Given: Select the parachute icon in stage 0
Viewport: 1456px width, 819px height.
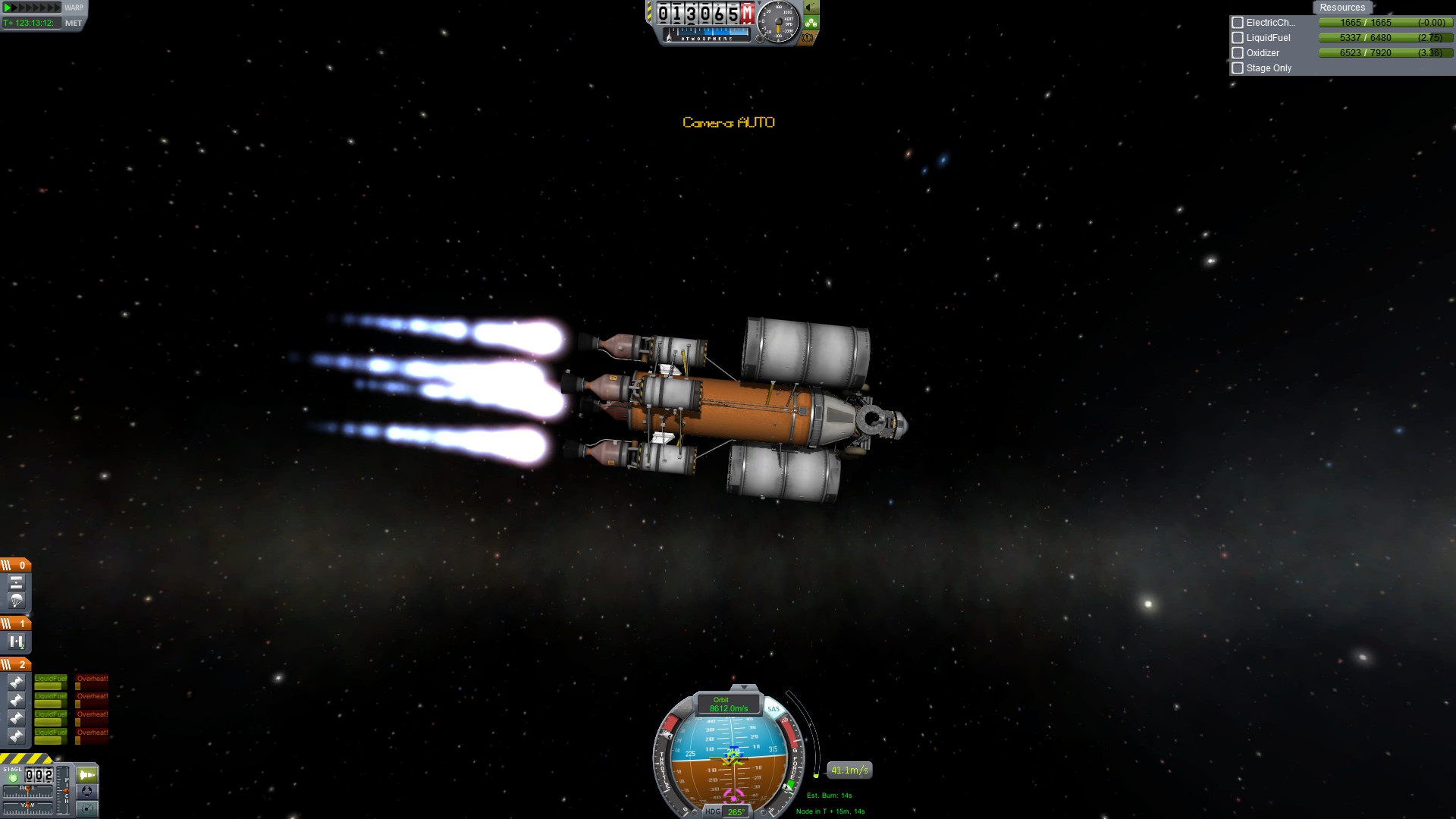Looking at the screenshot, I should (x=16, y=601).
